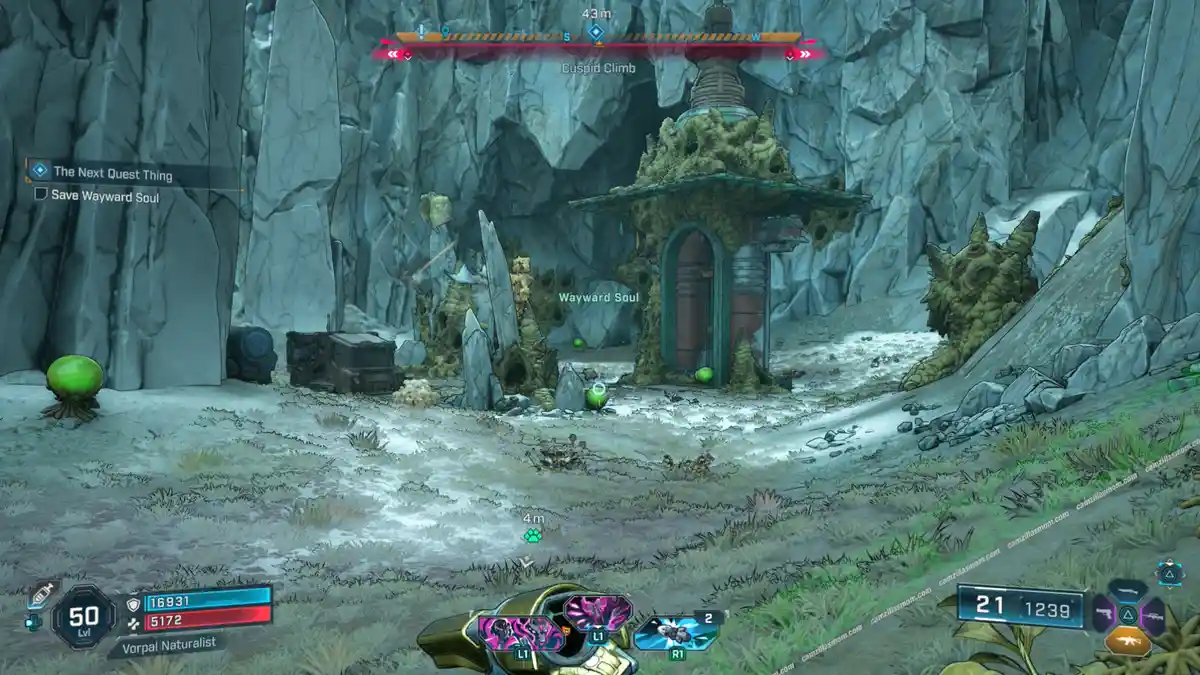Open the level 50 character badge
Screen dimensions: 1200x675
[x=84, y=615]
